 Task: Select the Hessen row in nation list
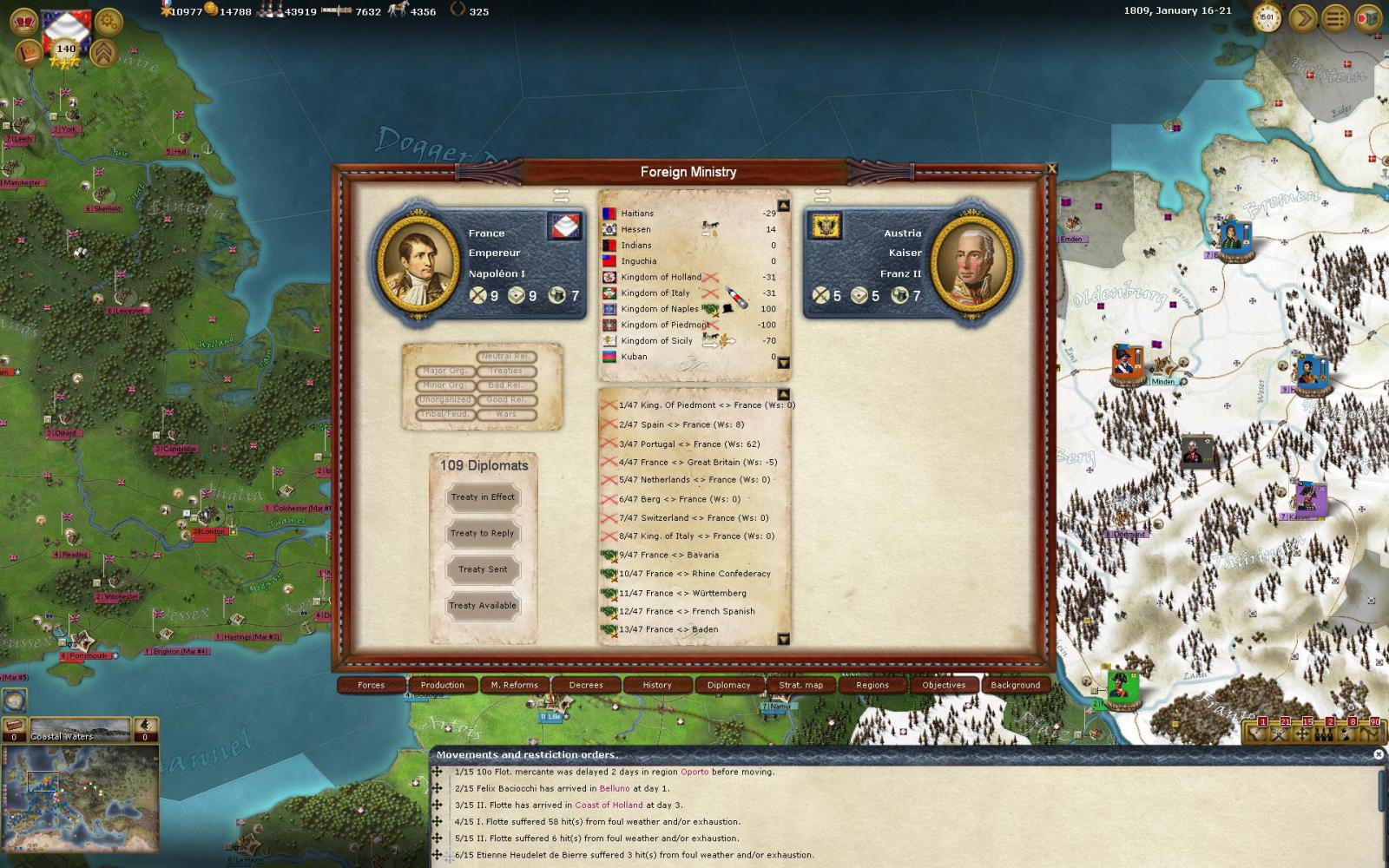(636, 229)
